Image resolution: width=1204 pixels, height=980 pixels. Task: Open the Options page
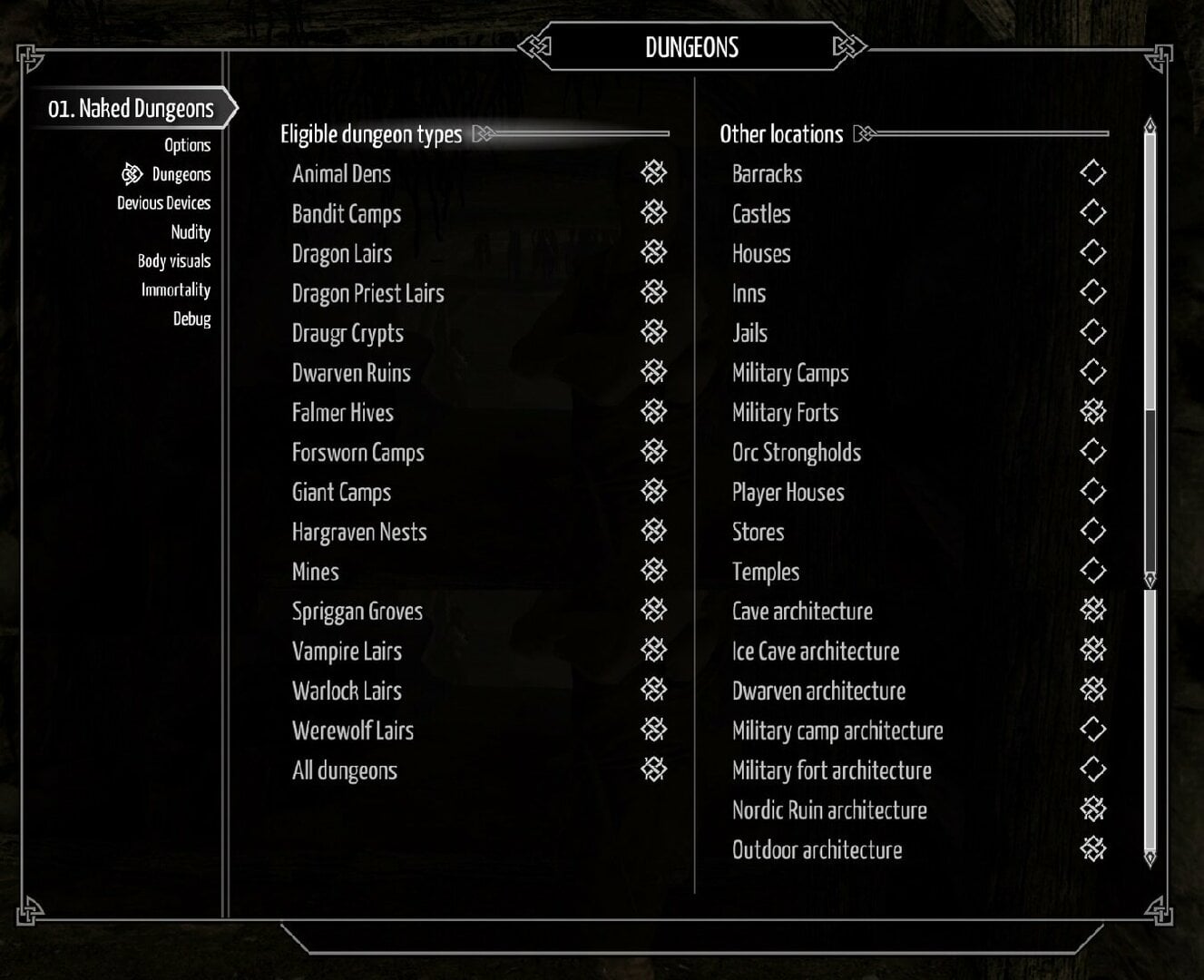(189, 144)
